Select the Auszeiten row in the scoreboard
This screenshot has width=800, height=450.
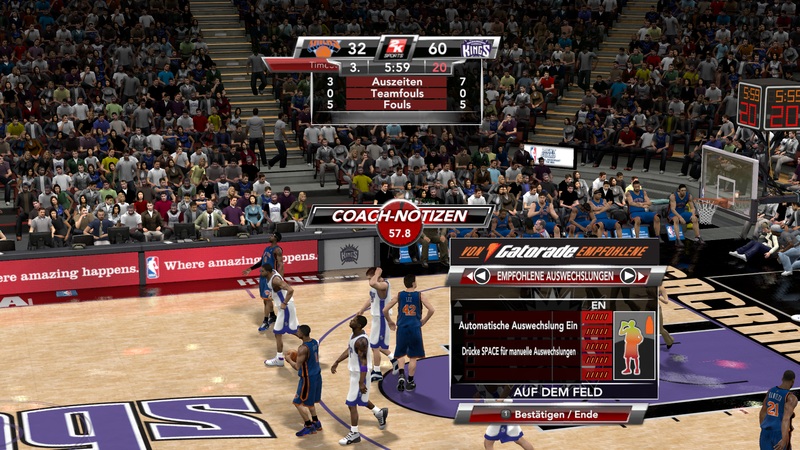396,81
